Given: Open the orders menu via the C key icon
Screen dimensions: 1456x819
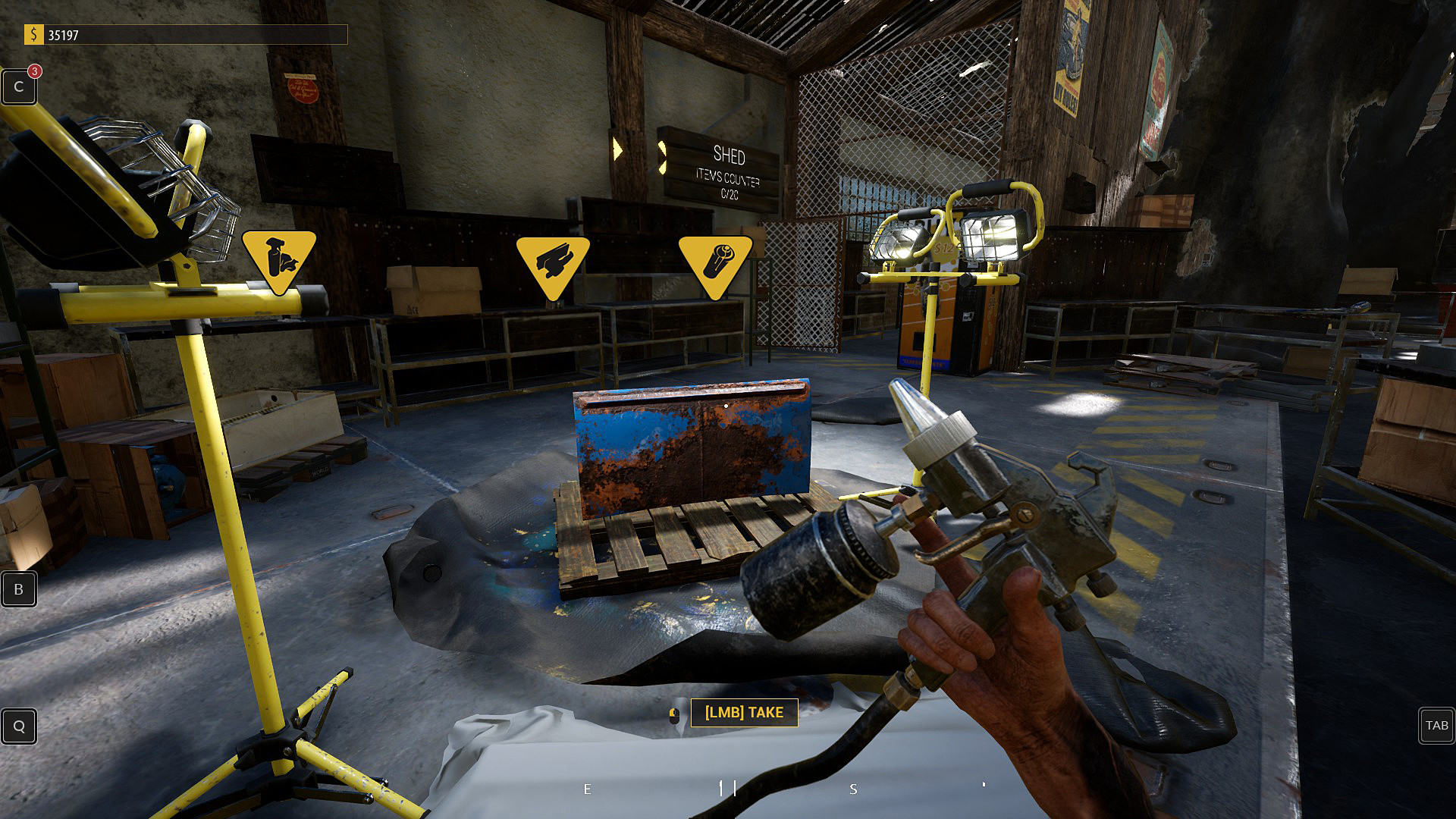Looking at the screenshot, I should [x=18, y=86].
